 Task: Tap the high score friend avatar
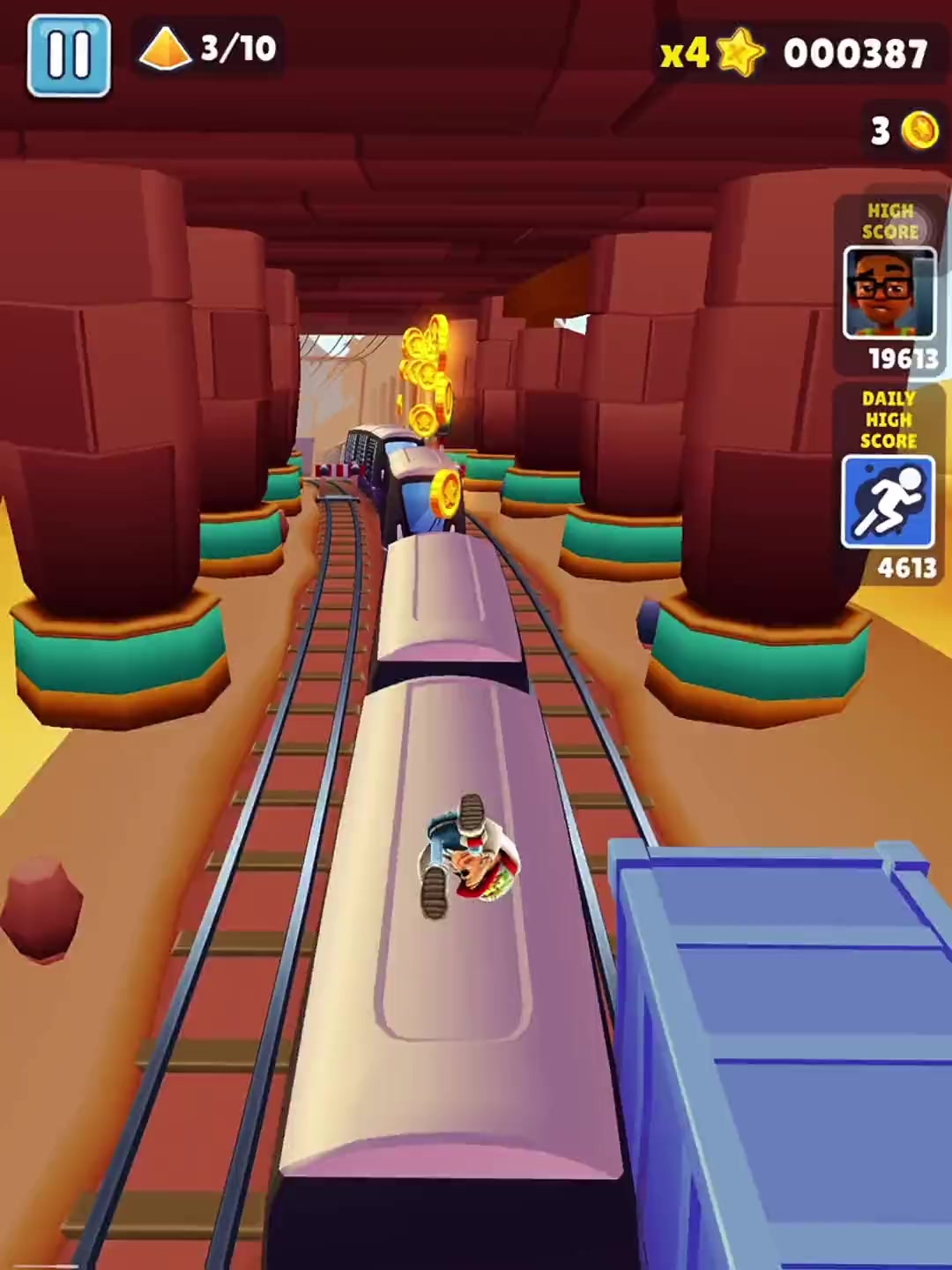pyautogui.click(x=889, y=293)
